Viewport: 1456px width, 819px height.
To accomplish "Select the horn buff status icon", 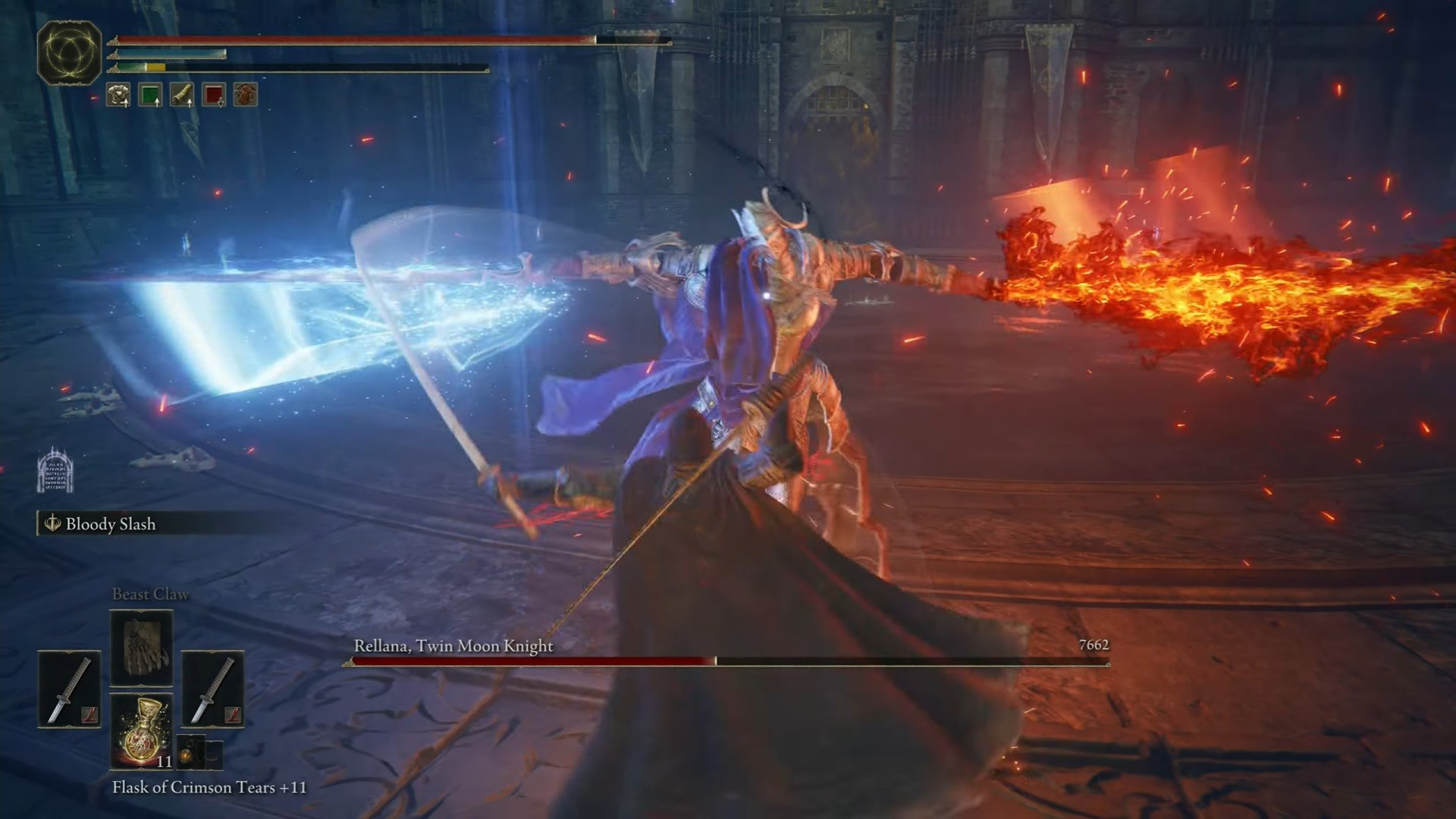I will [182, 95].
